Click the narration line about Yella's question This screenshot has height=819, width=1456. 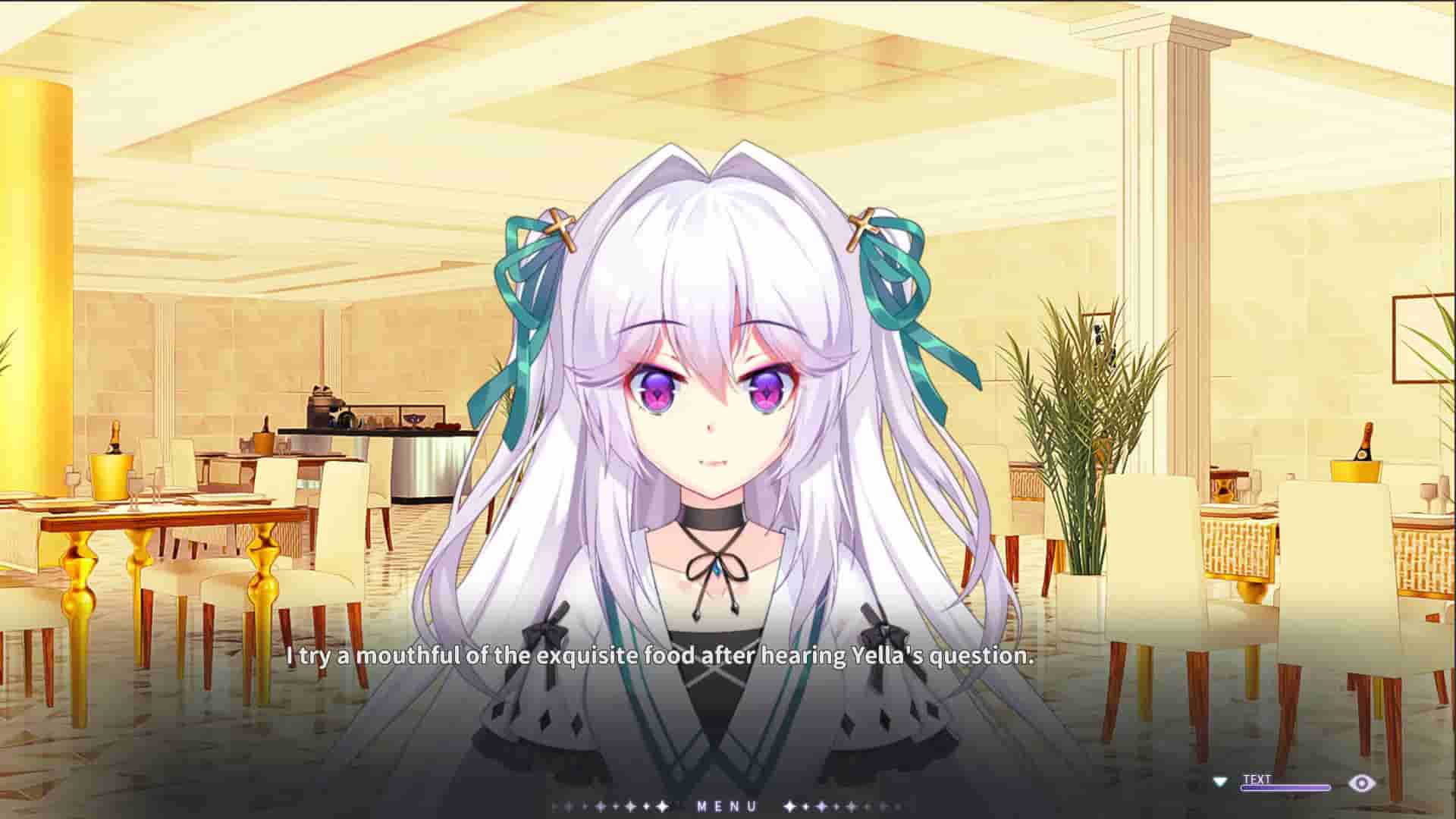point(658,657)
